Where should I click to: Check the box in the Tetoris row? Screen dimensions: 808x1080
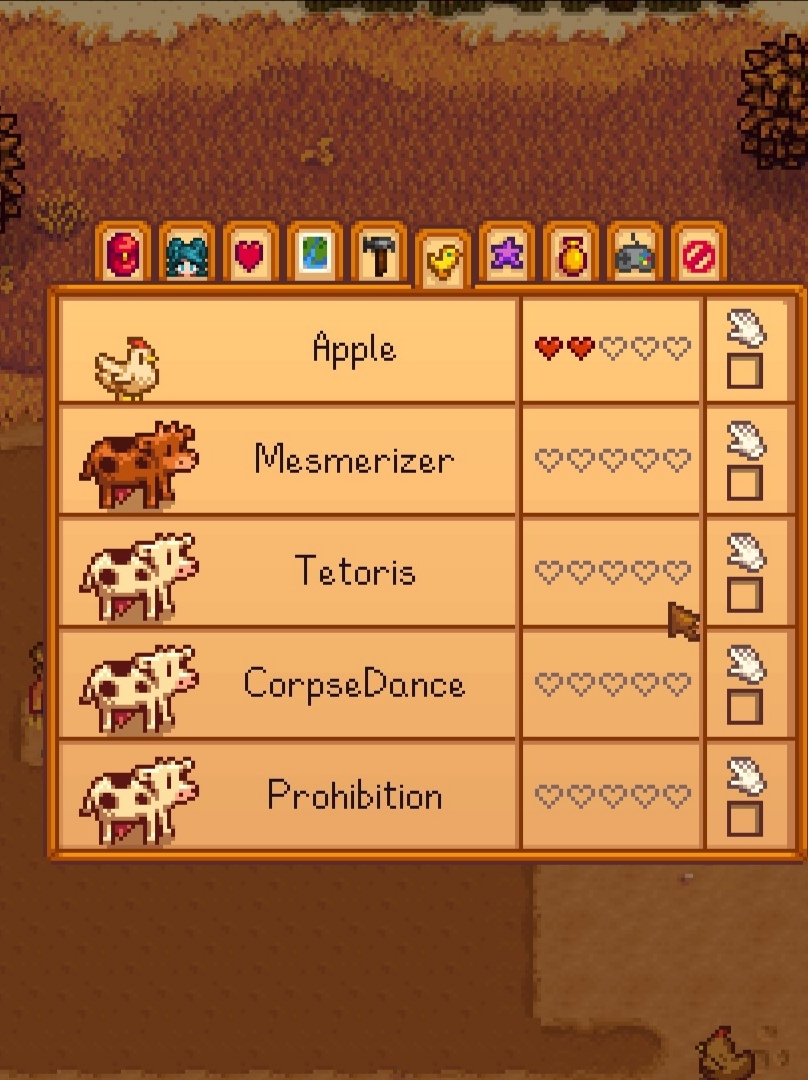[x=744, y=596]
